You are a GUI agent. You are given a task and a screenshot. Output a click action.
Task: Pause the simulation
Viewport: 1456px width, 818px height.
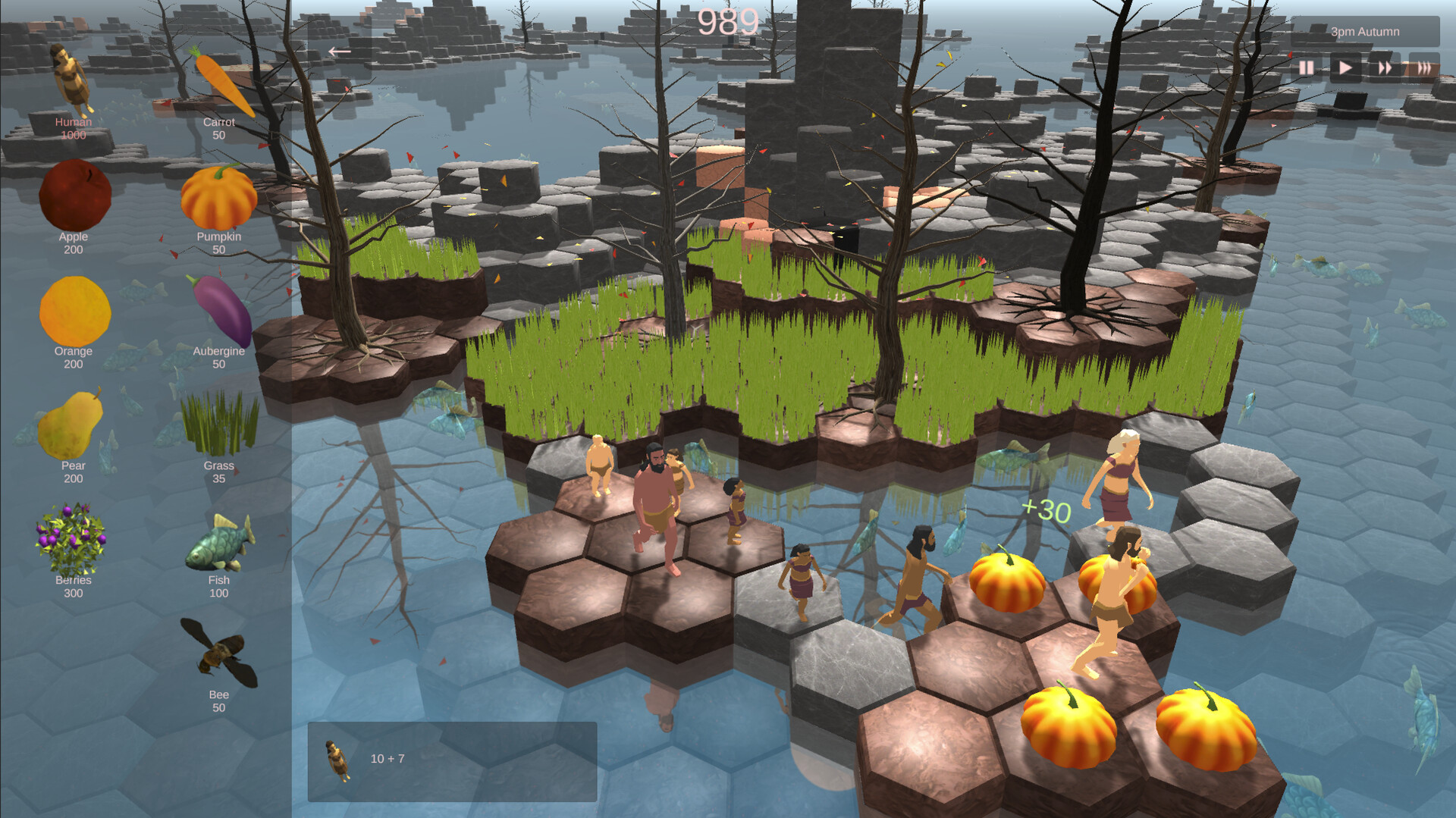pos(1306,67)
